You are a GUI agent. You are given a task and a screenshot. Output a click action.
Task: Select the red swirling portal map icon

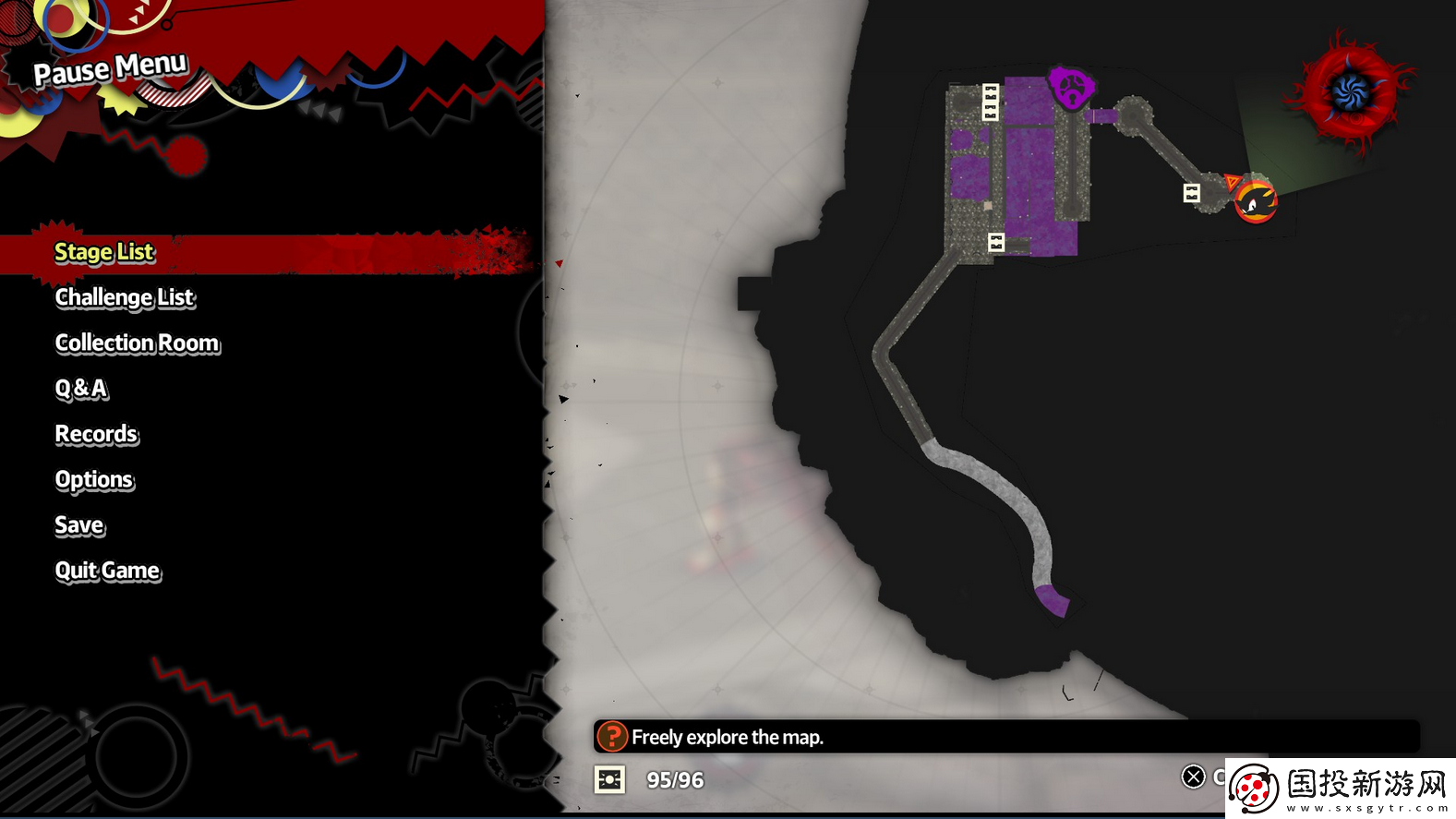click(x=1351, y=93)
